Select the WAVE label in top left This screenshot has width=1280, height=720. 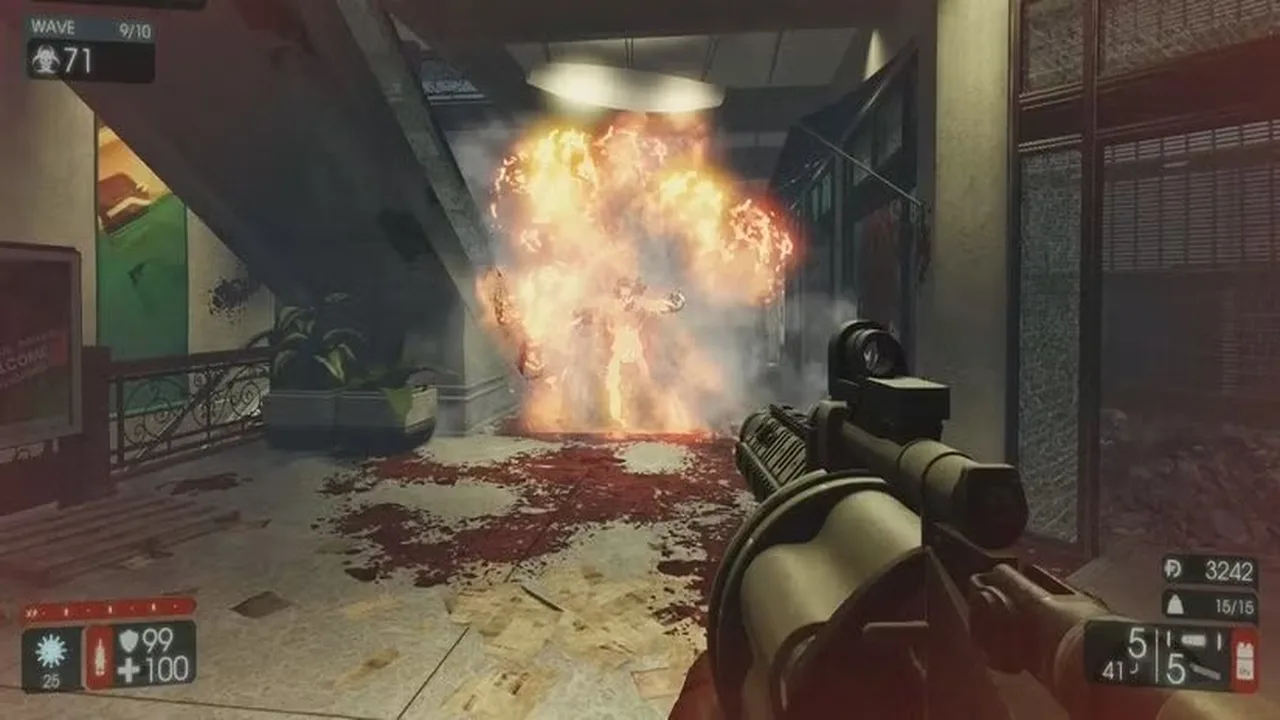pos(54,27)
